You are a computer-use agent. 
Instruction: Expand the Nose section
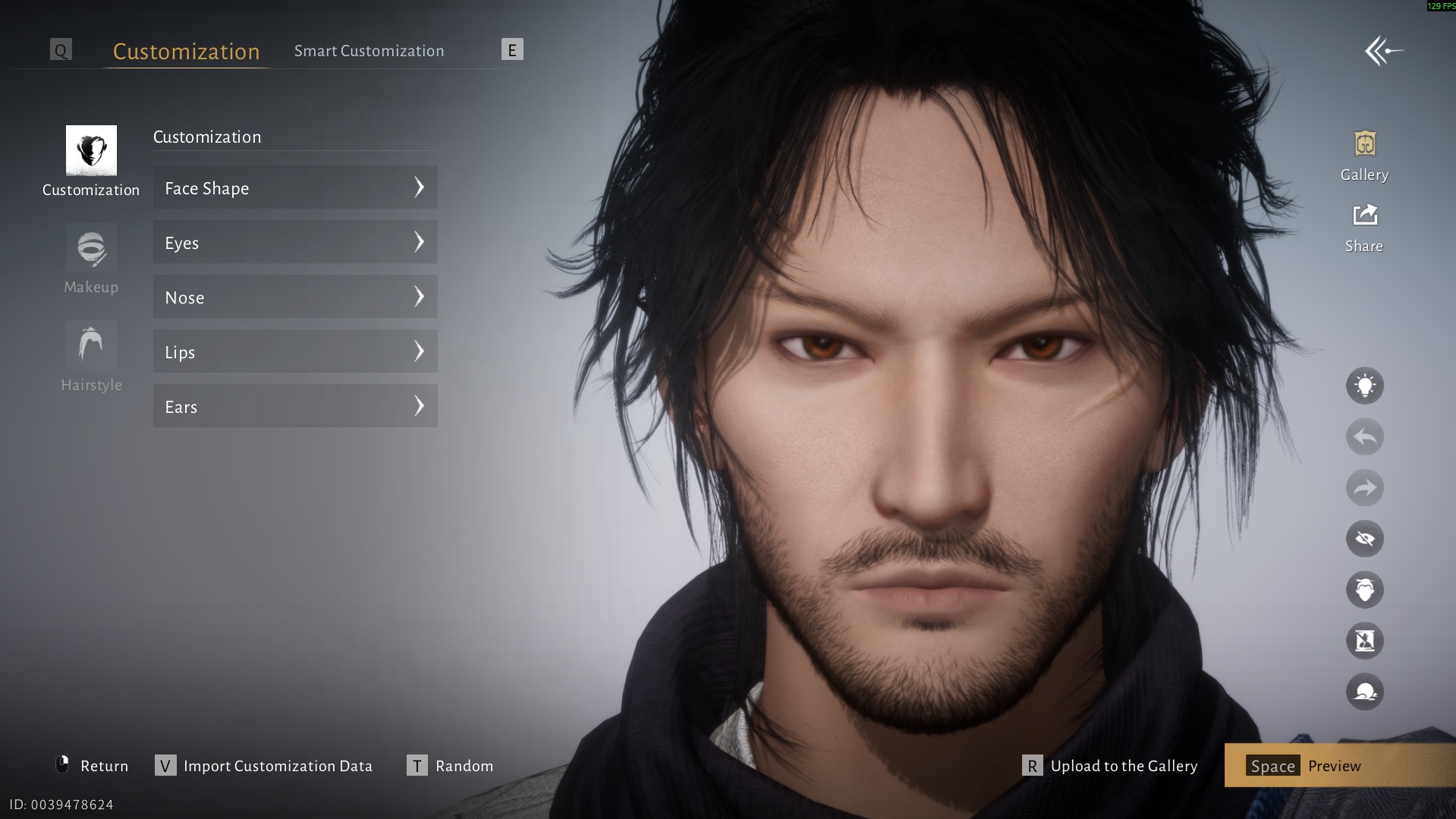tap(295, 297)
